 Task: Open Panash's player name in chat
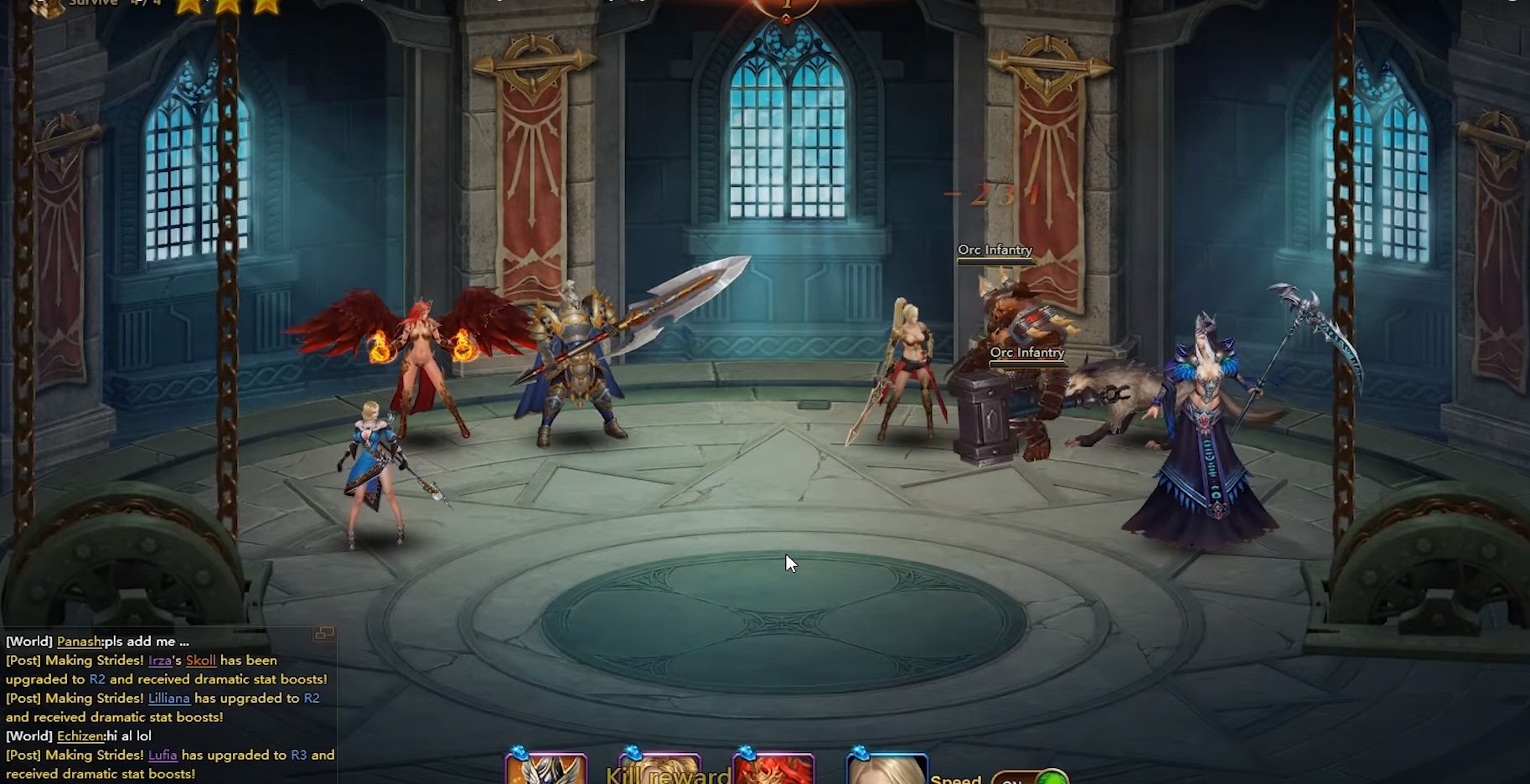pos(79,642)
